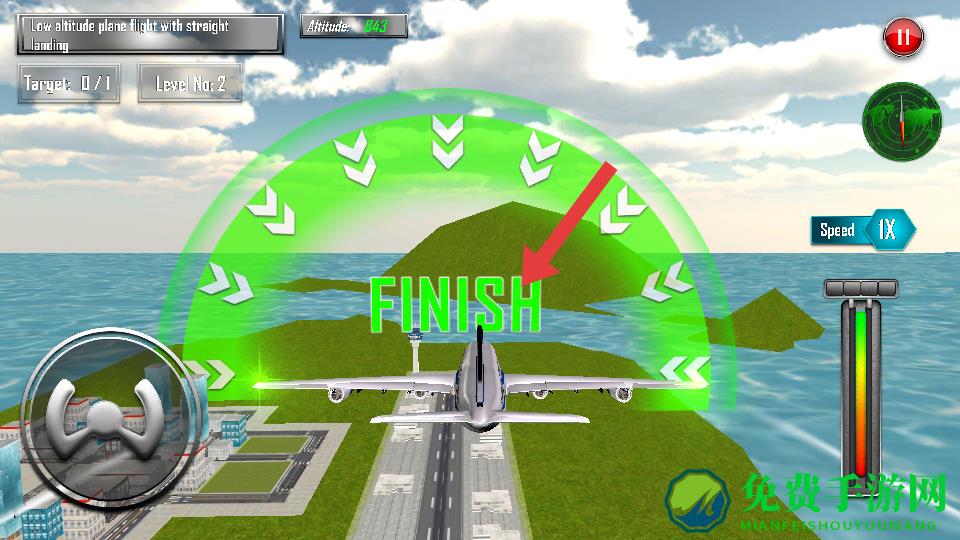Image resolution: width=960 pixels, height=540 pixels.
Task: Grab the steering yoke control
Action: click(x=99, y=408)
